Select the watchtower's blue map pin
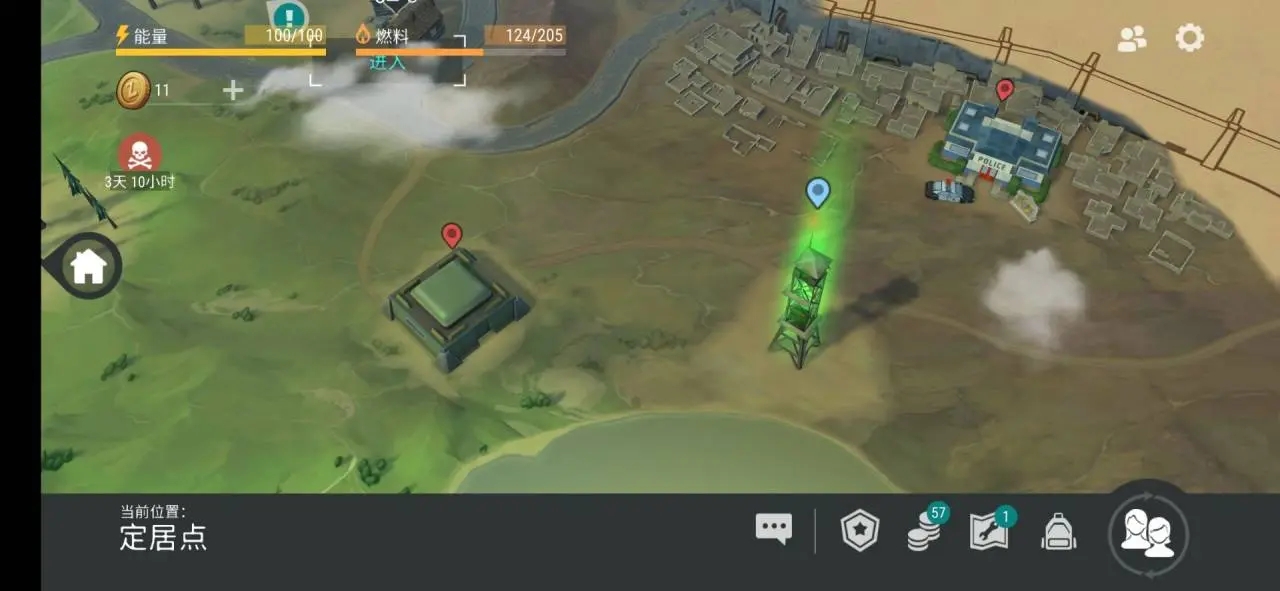Image resolution: width=1280 pixels, height=591 pixels. [818, 192]
